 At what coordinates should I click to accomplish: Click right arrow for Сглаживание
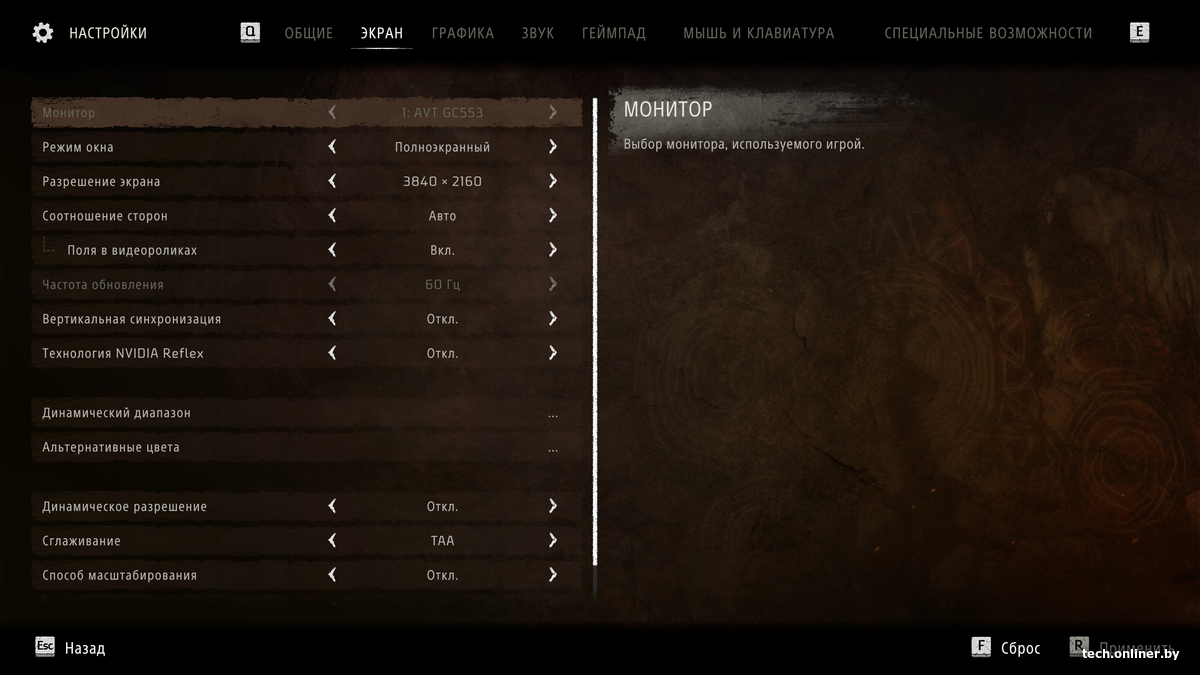553,541
